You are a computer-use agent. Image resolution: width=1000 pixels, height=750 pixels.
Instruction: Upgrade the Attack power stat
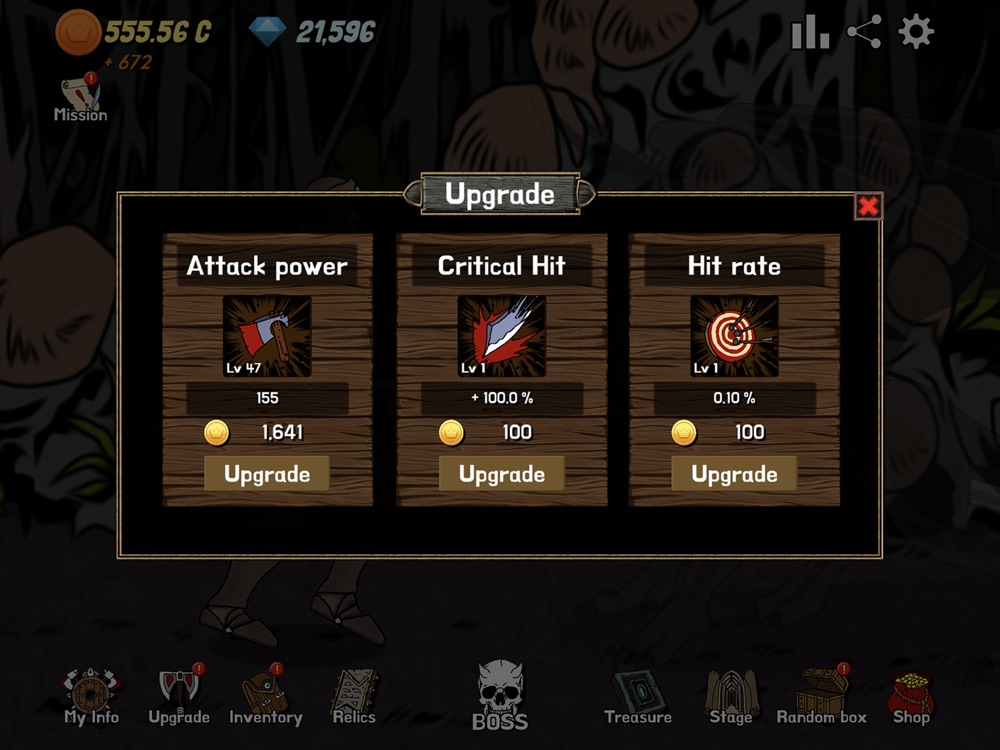point(267,474)
